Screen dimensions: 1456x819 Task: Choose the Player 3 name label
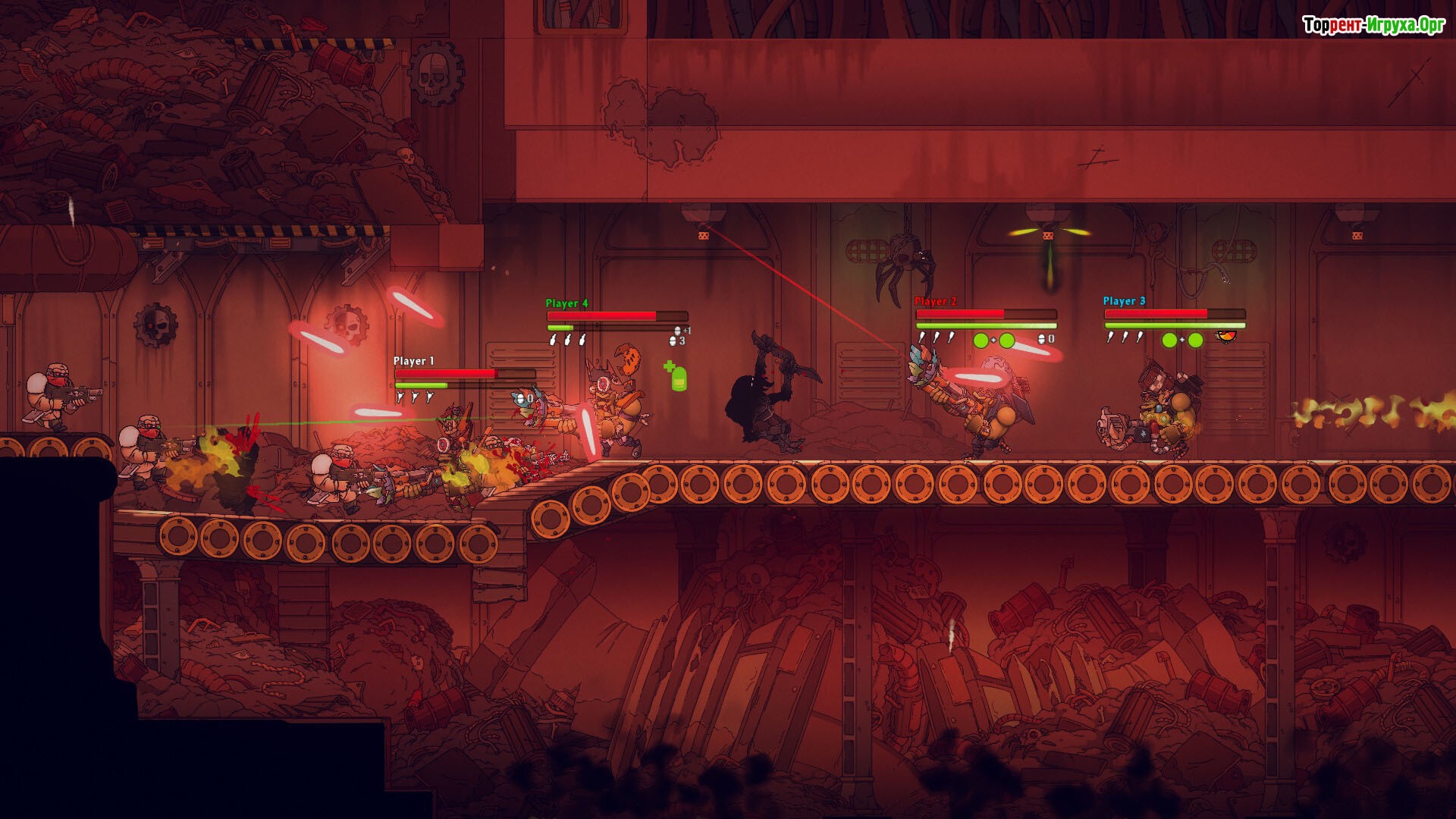[1124, 301]
